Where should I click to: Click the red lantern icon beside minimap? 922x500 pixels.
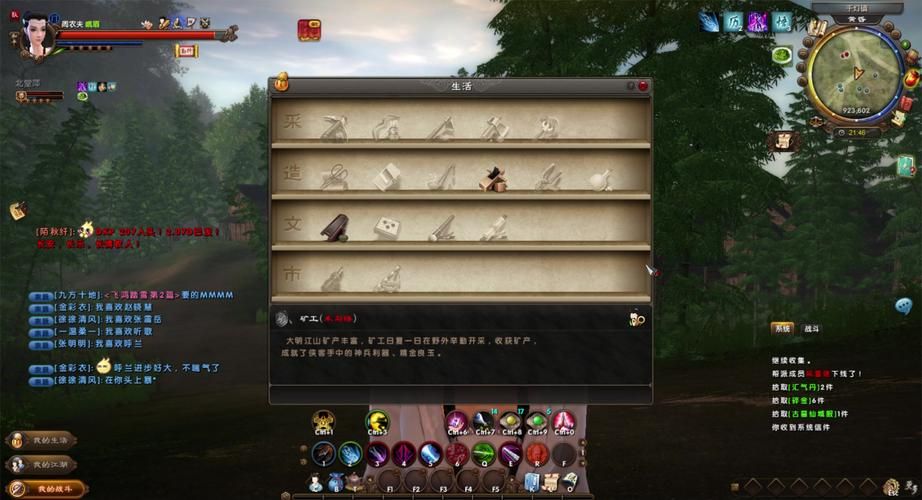pyautogui.click(x=911, y=78)
